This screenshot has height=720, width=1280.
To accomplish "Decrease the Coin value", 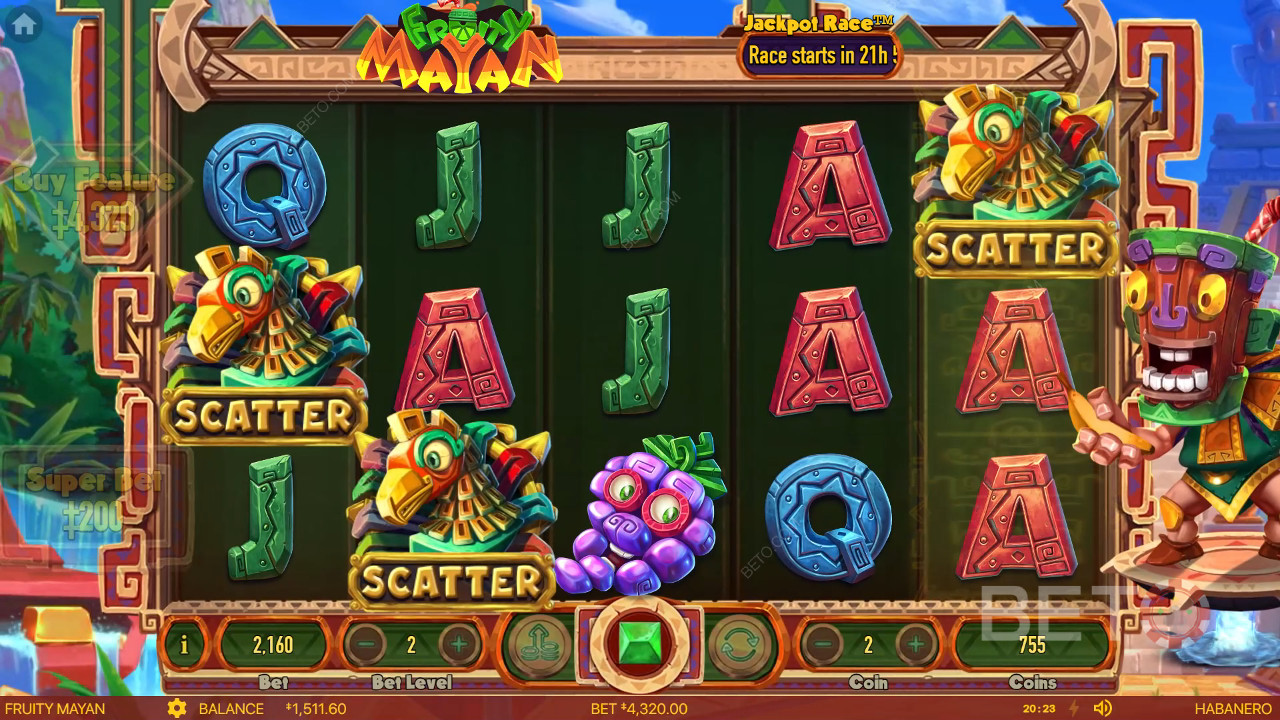I will (822, 645).
